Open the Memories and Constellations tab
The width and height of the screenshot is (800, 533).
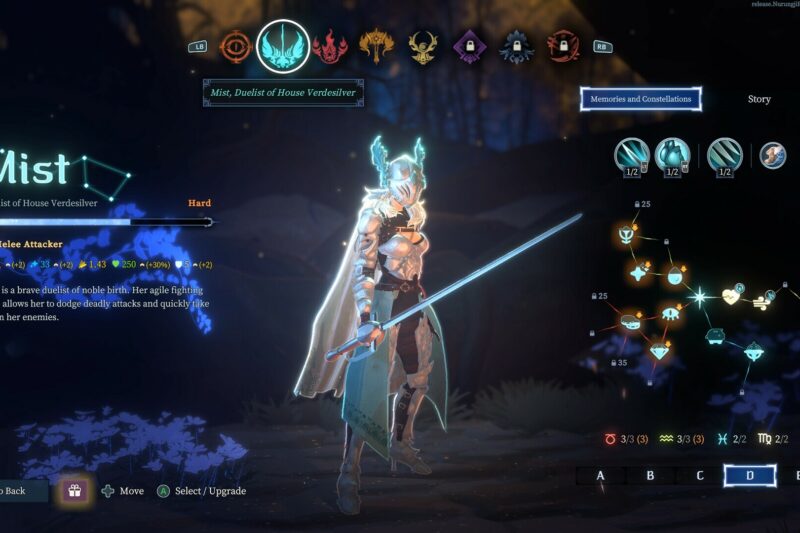641,99
